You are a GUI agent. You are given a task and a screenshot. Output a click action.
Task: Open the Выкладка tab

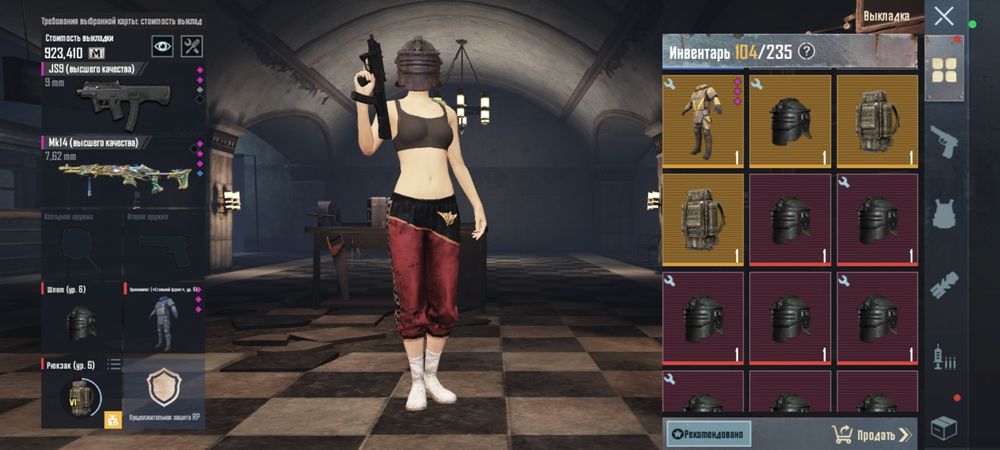(x=886, y=17)
